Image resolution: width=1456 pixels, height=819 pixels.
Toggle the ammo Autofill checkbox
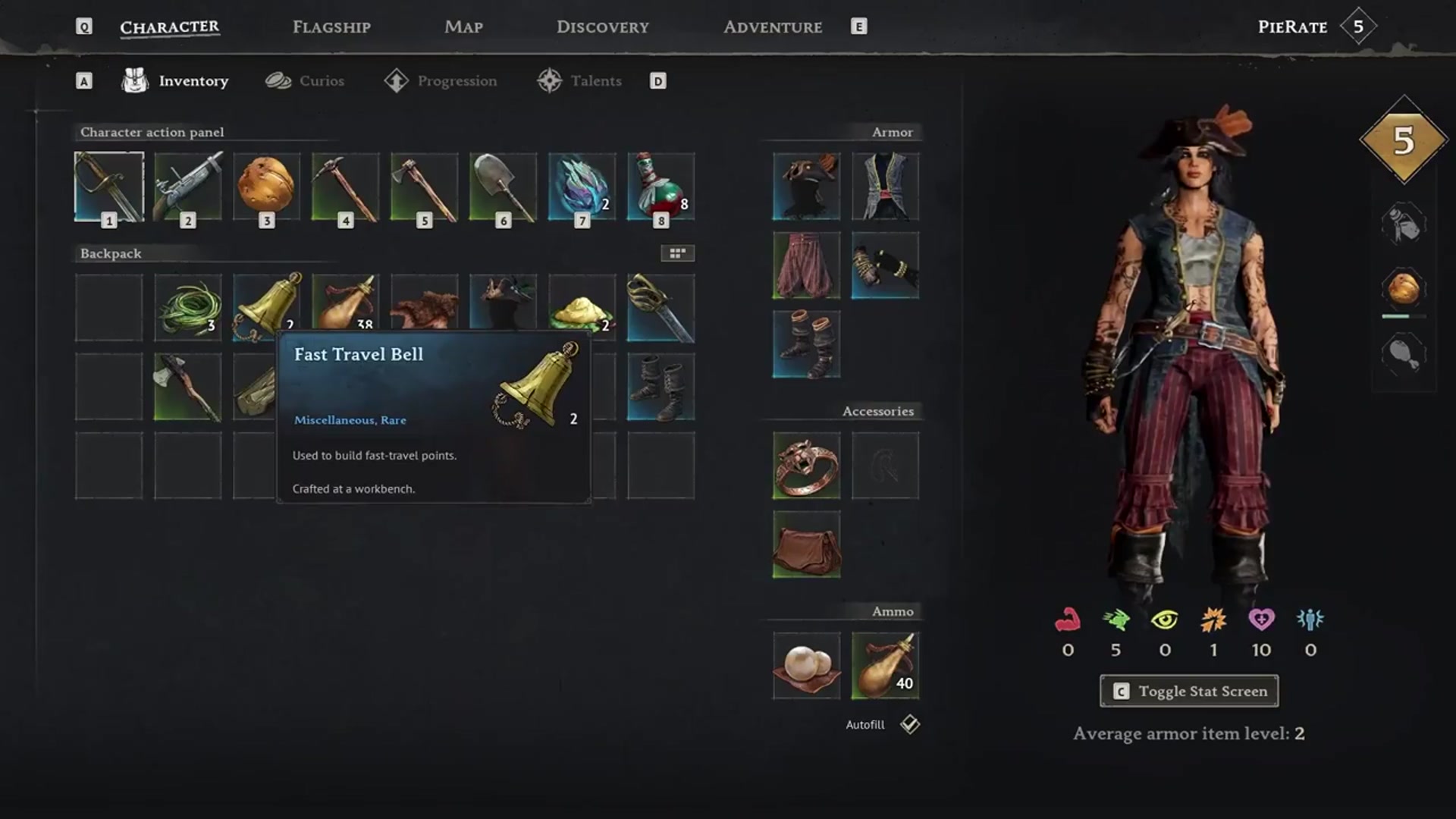909,724
